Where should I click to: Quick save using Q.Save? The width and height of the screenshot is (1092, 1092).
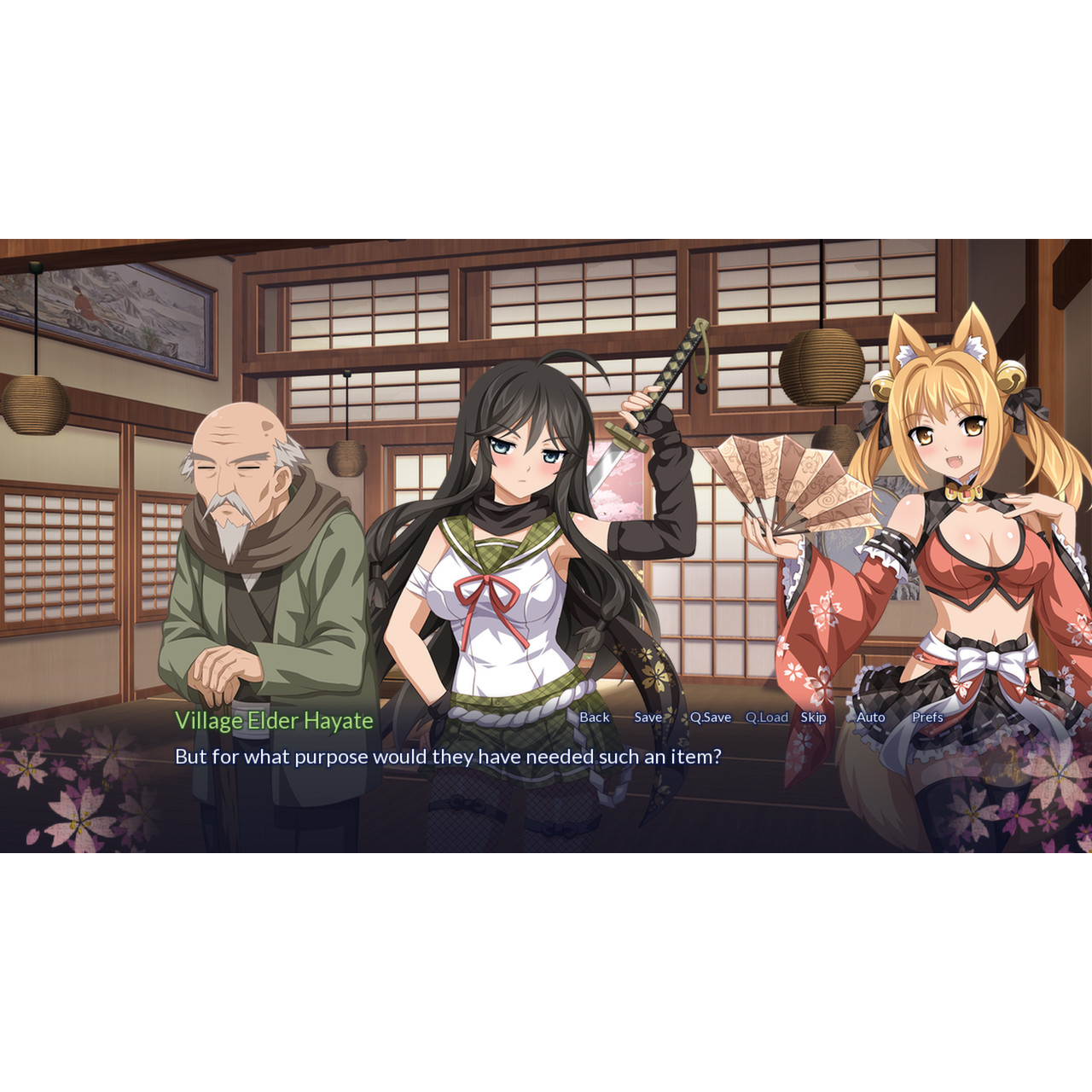coord(710,717)
